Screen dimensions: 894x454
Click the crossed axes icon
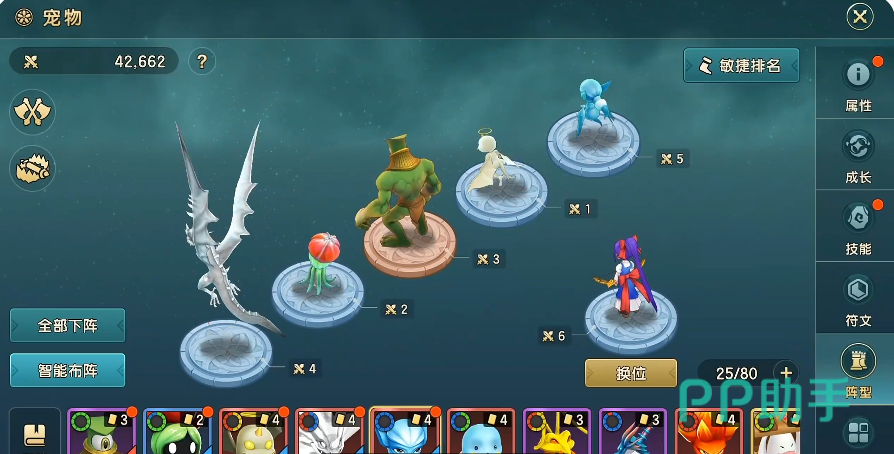tap(32, 111)
